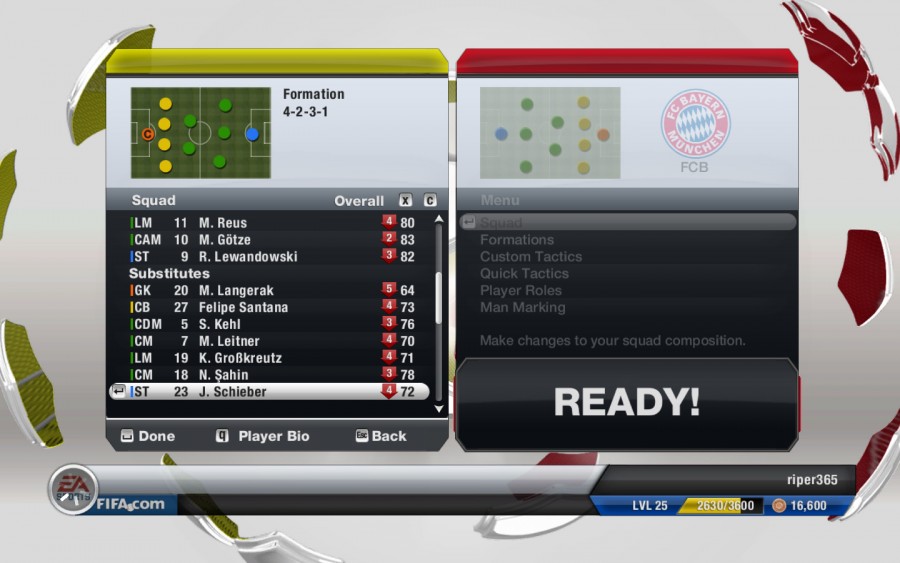The width and height of the screenshot is (900, 563).
Task: Click the 4-2-3-1 formation pitch diagram
Action: 200,132
